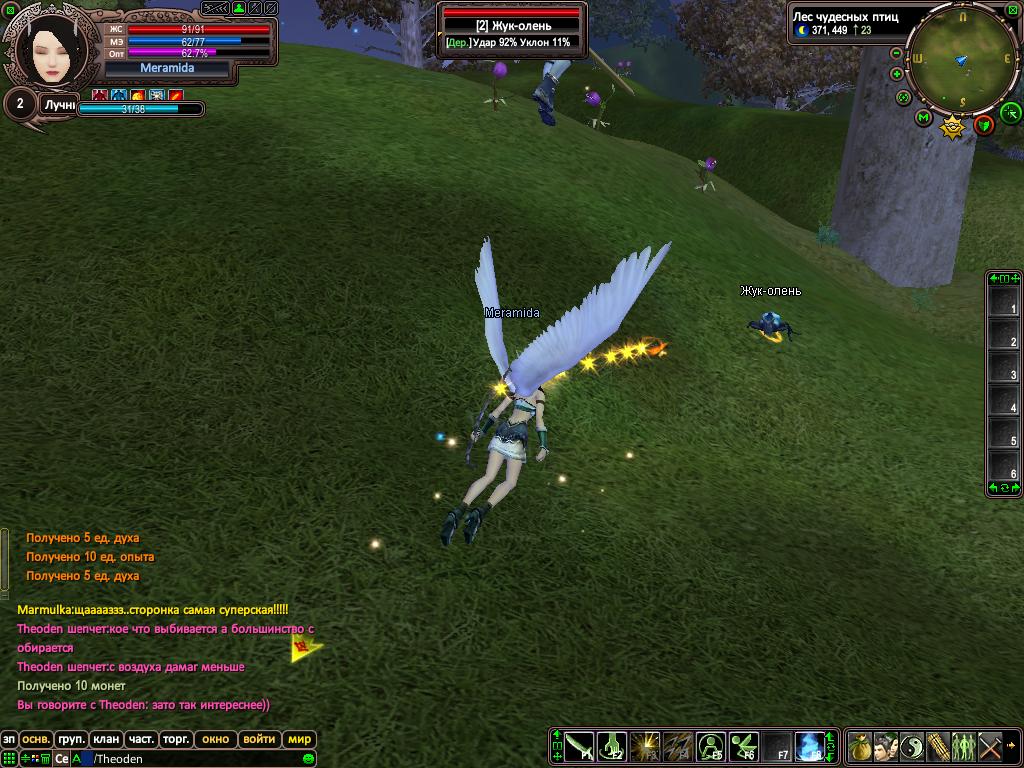Switch chat to the клан tab
Image resolution: width=1024 pixels, height=768 pixels.
pos(106,740)
